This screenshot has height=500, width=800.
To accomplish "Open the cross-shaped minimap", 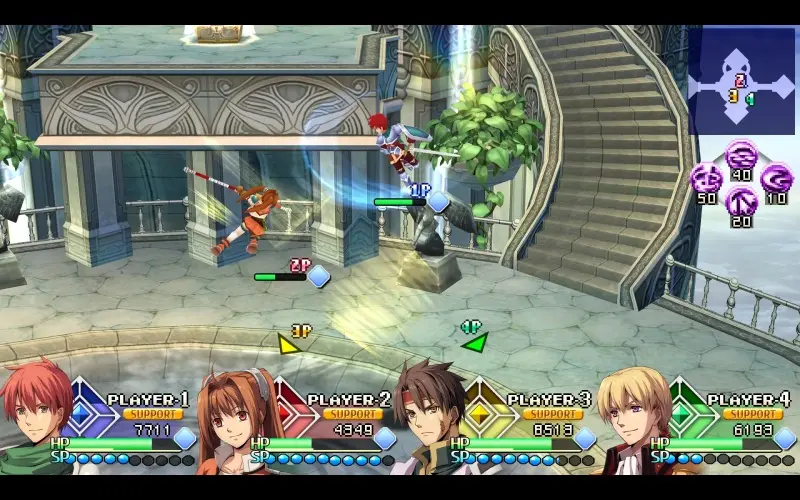I will point(741,82).
